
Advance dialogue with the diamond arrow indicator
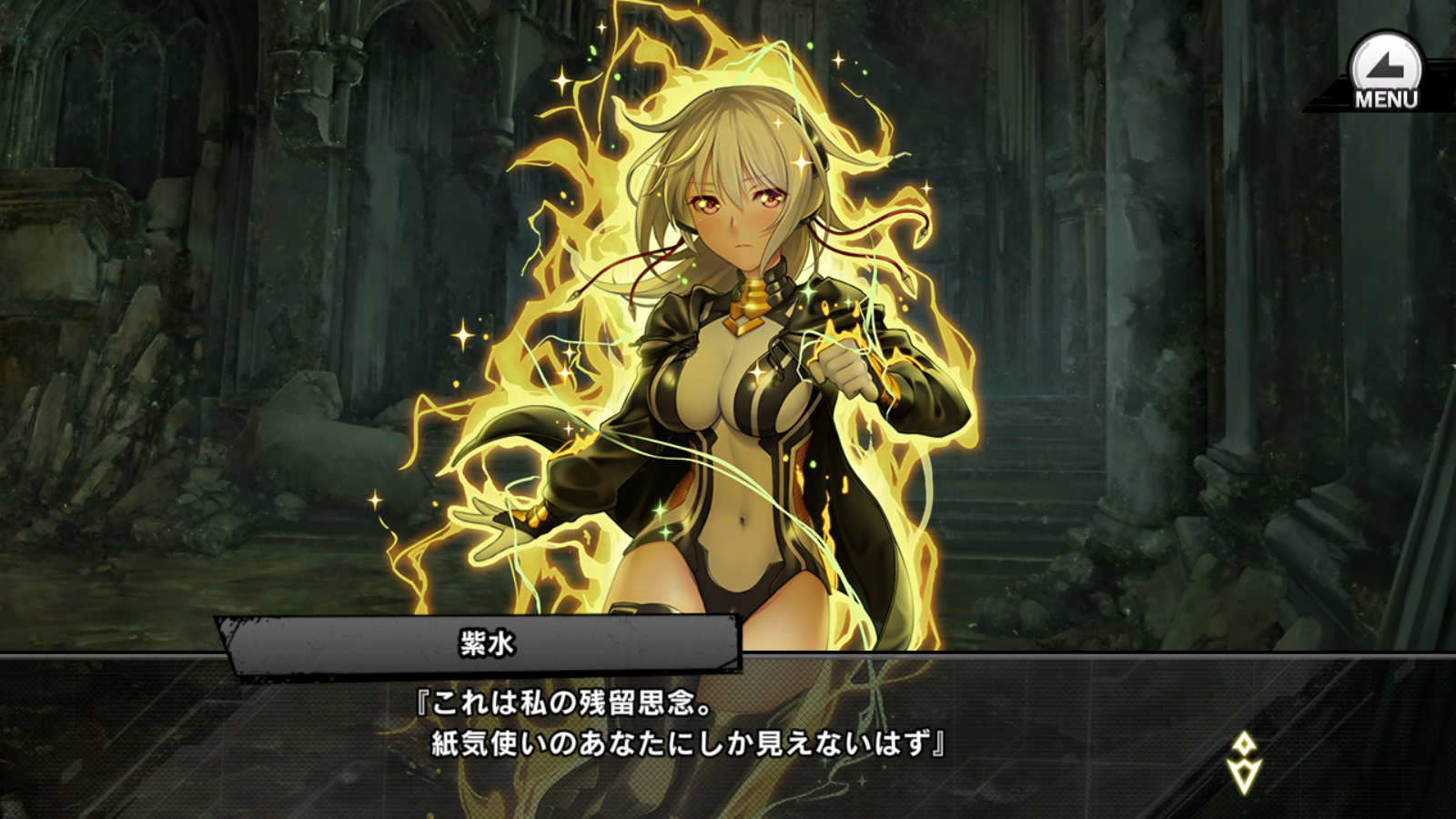point(1243,763)
